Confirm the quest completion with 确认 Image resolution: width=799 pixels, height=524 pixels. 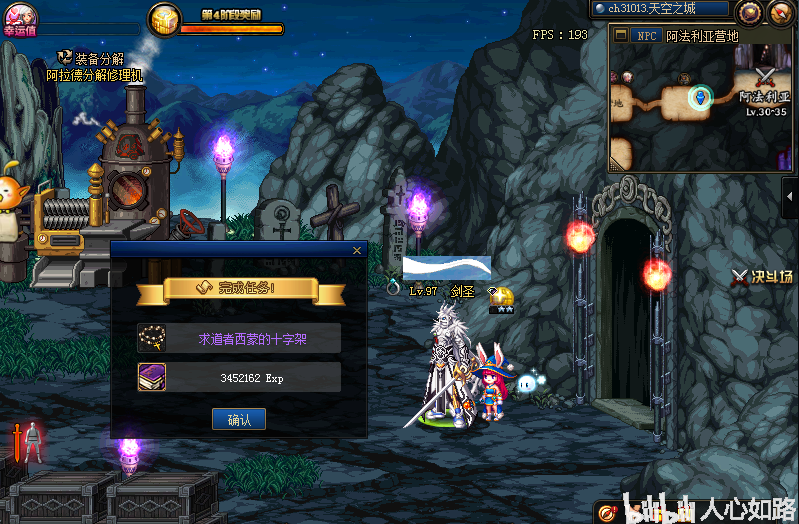click(x=239, y=420)
